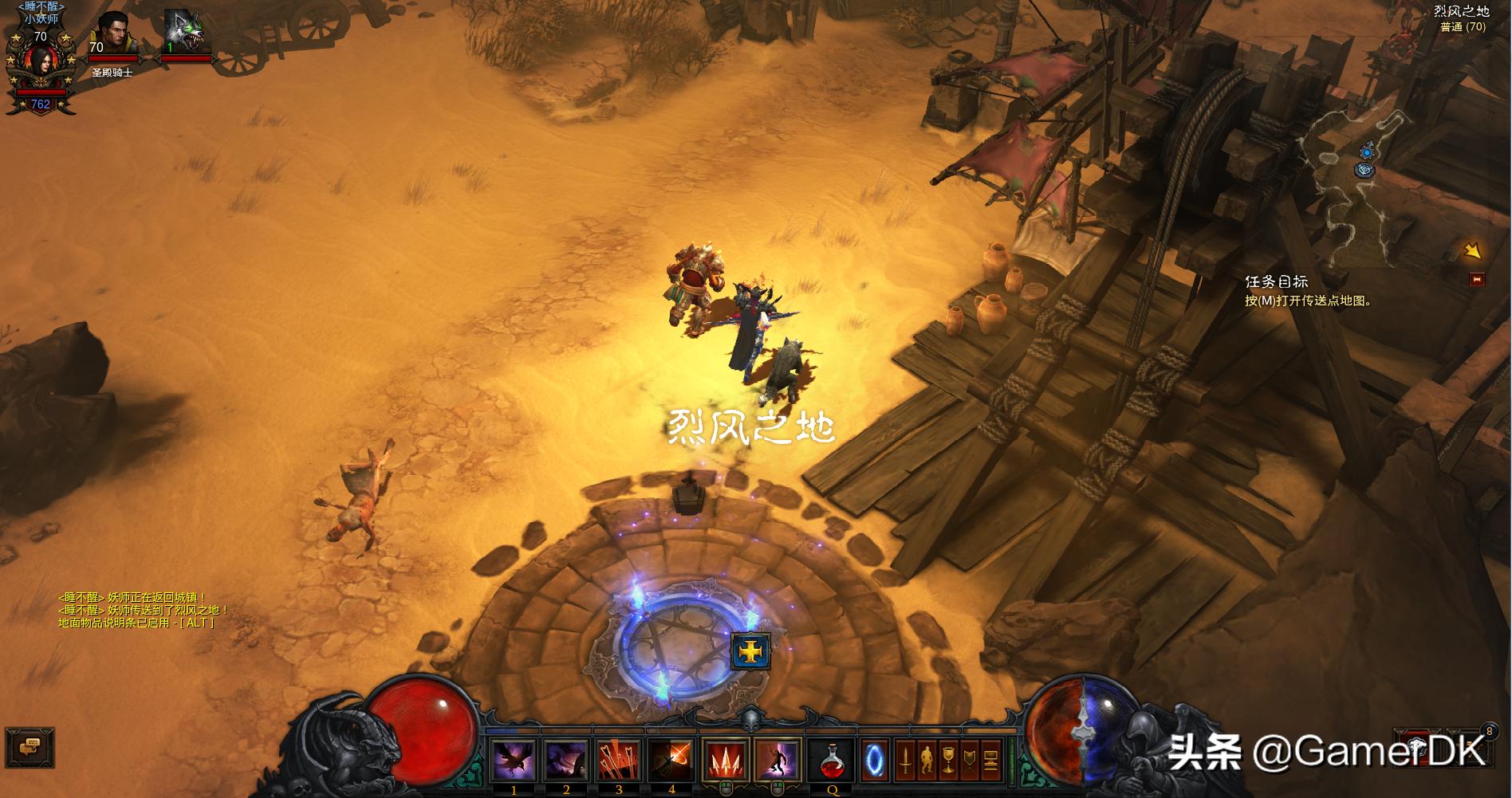Drink the red health potion
Screen dimensions: 1512x798
[x=832, y=760]
